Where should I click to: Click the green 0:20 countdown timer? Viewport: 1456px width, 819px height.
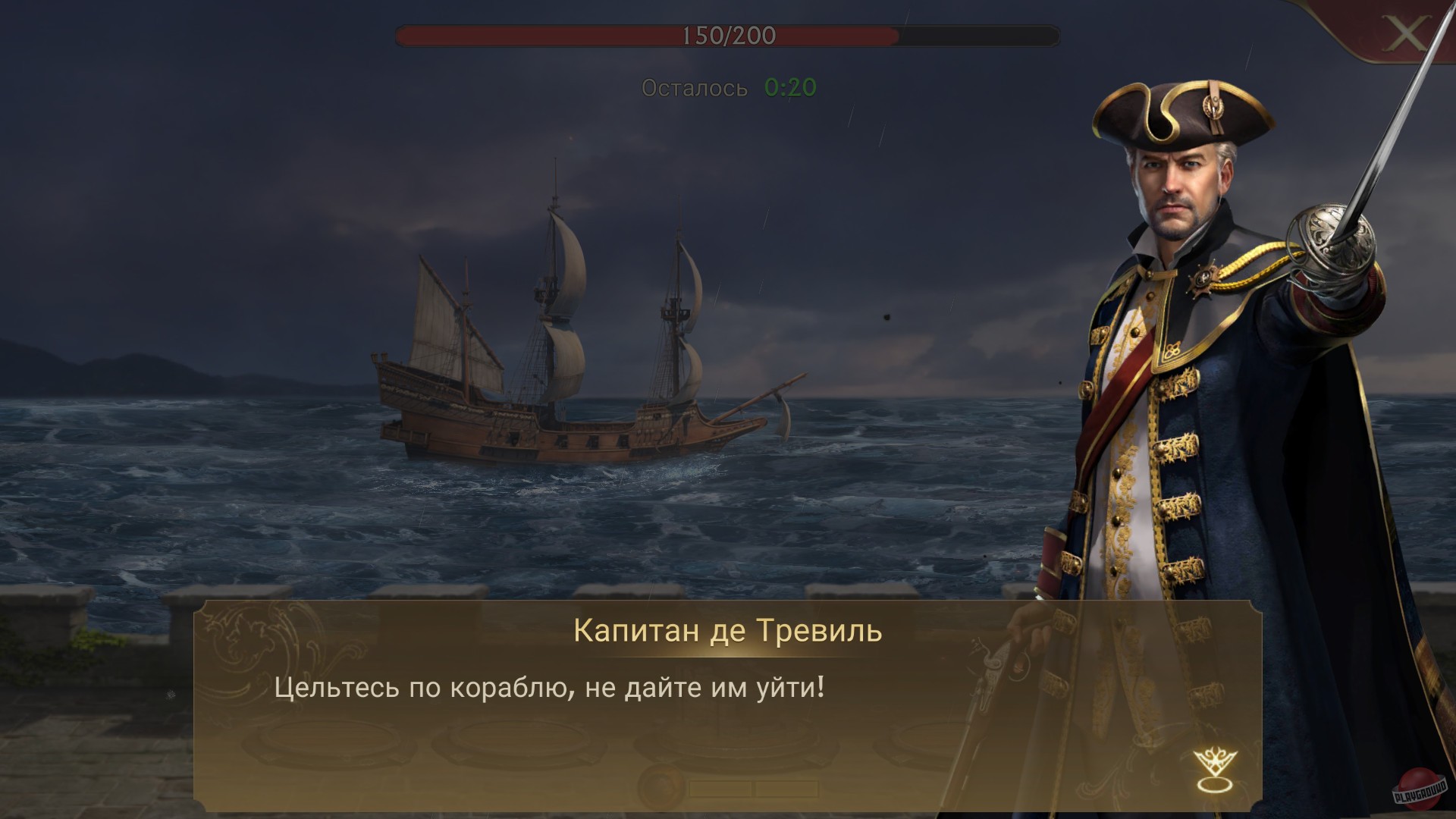(789, 87)
